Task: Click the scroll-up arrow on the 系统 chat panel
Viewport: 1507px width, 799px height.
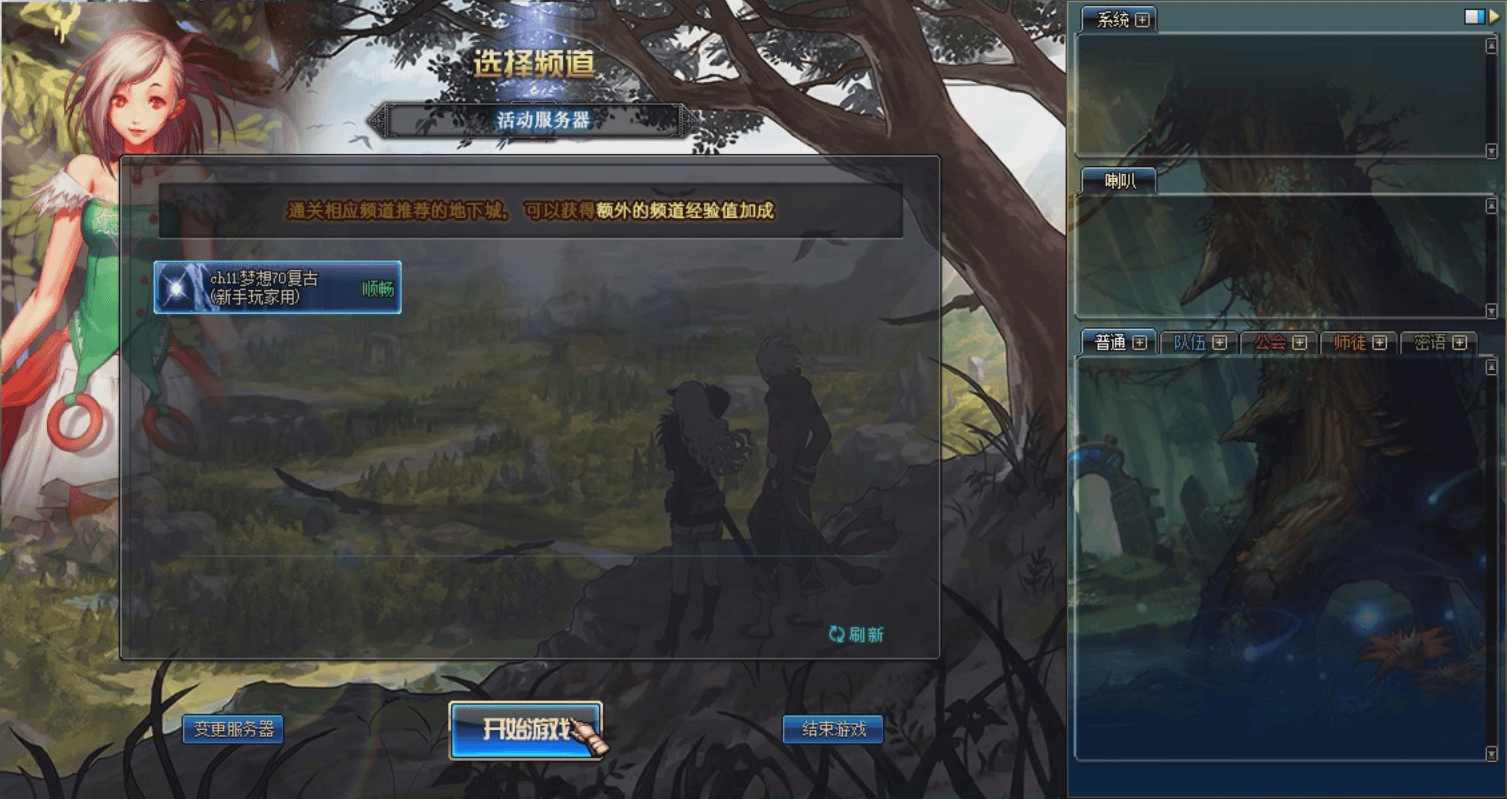Action: [x=1492, y=44]
